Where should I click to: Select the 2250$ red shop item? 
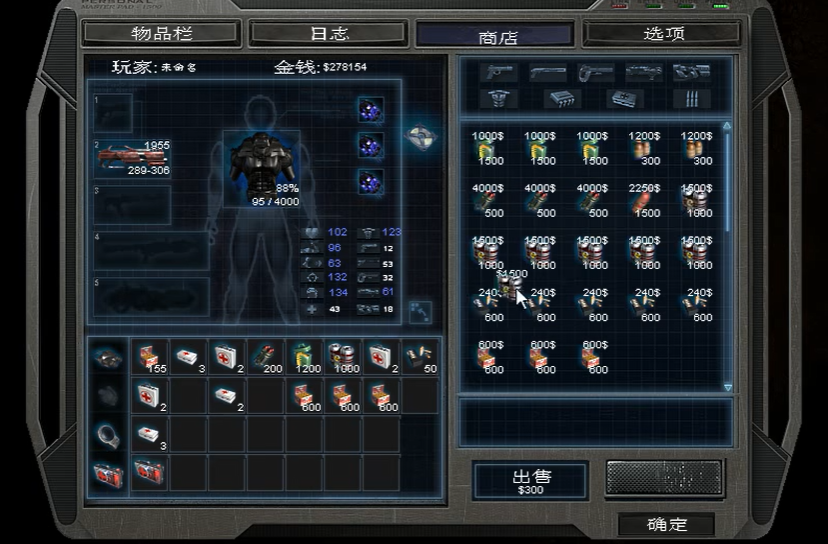click(x=646, y=200)
